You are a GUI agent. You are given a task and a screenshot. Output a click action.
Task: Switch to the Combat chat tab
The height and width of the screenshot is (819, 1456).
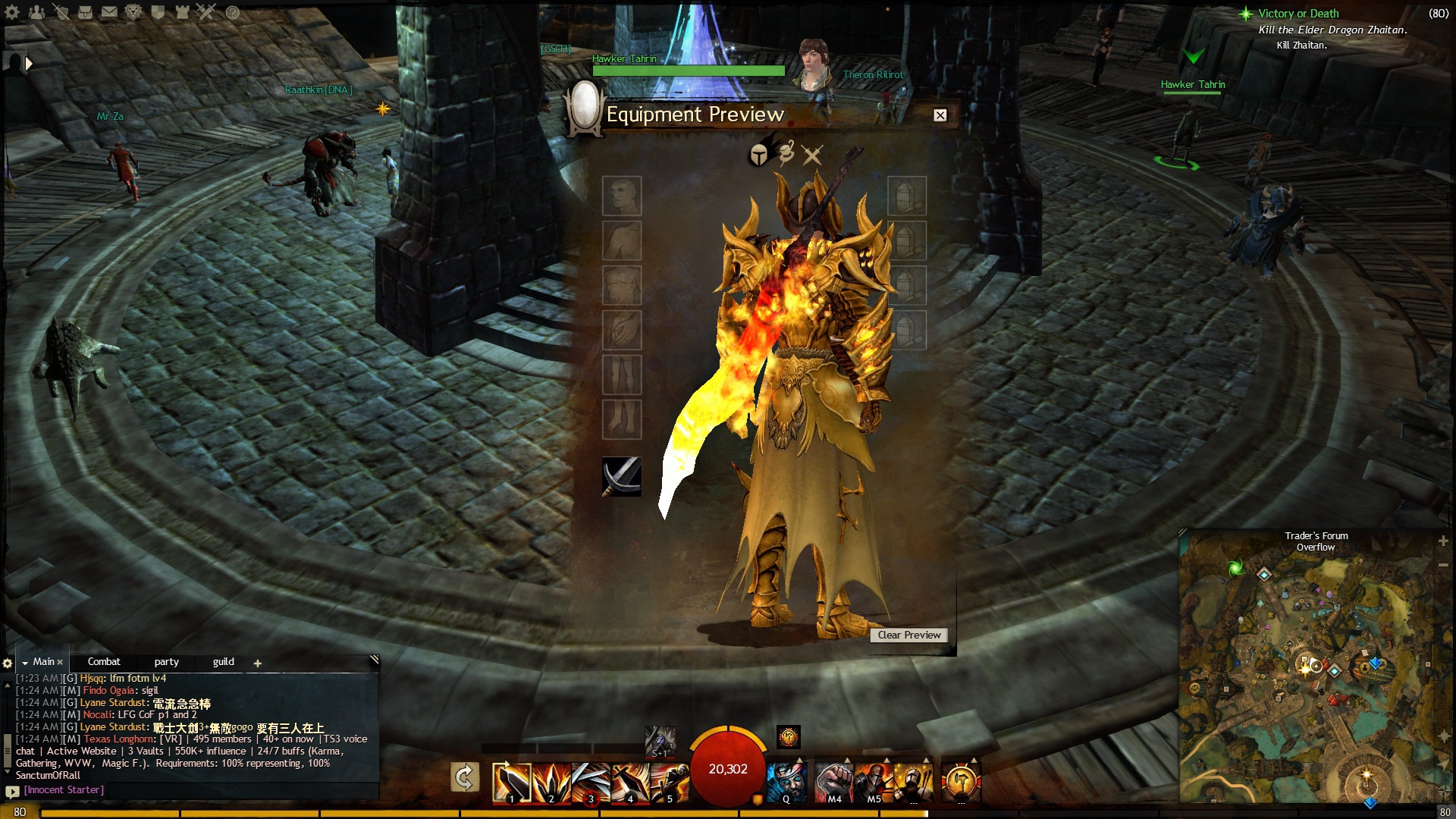click(104, 662)
